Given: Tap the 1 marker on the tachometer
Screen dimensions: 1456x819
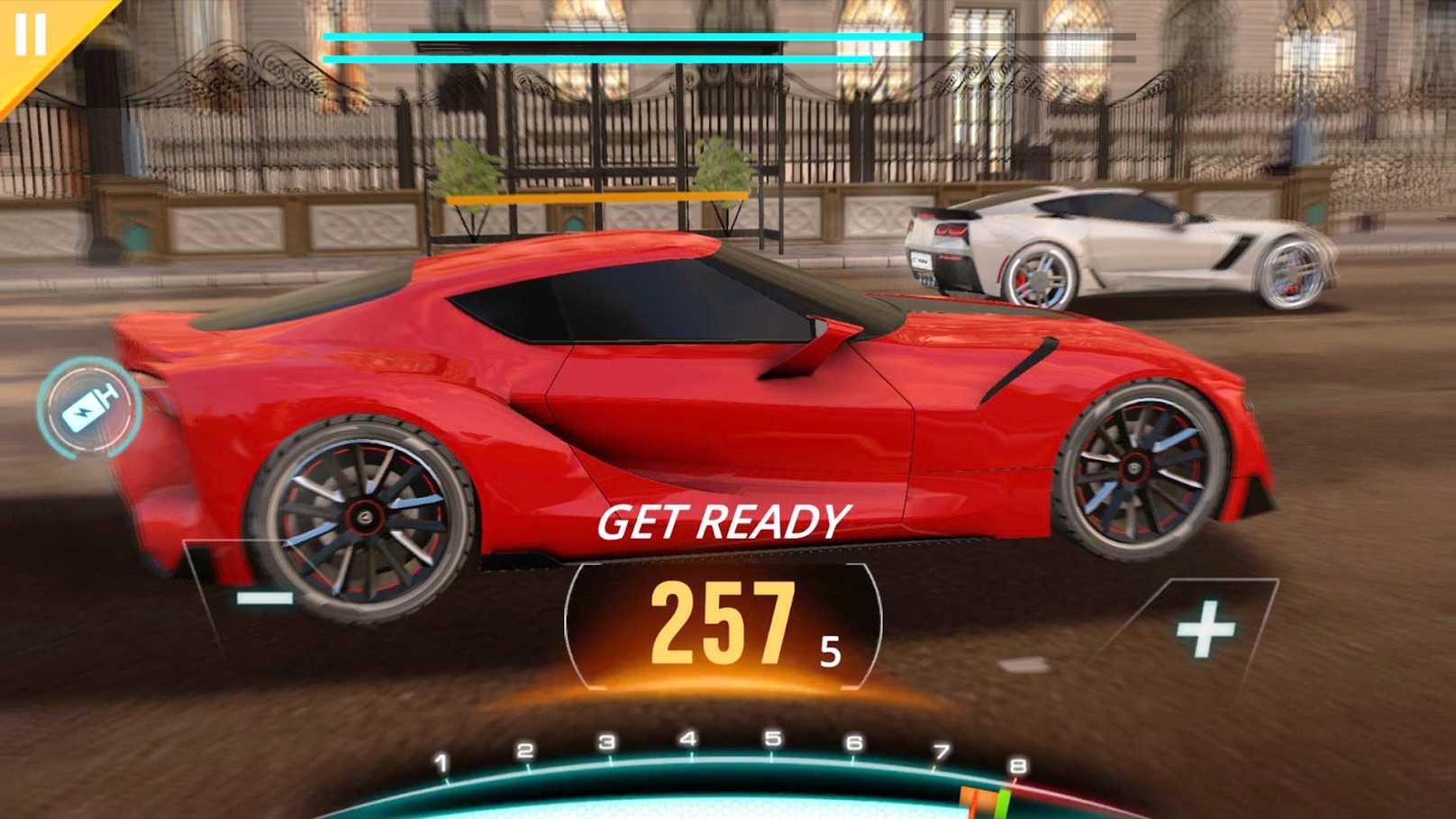Looking at the screenshot, I should tap(441, 762).
